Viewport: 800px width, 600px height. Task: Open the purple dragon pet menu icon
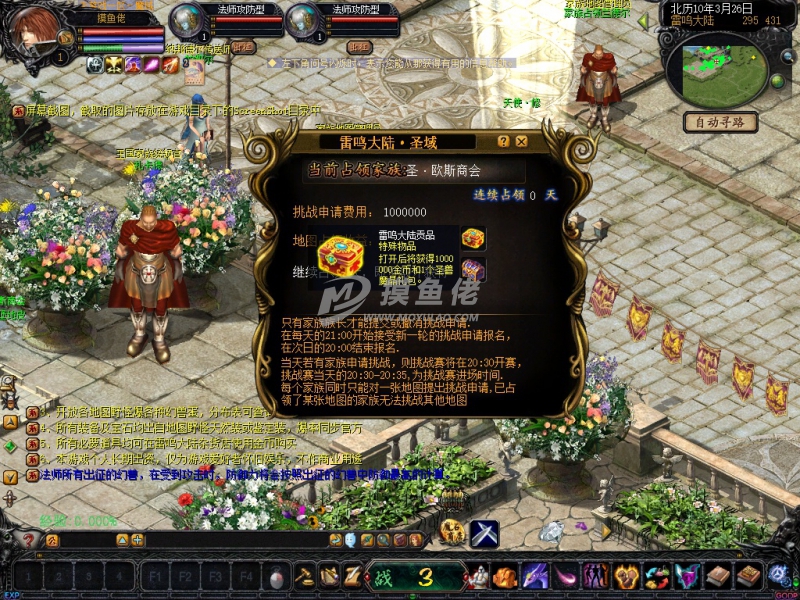pos(535,576)
